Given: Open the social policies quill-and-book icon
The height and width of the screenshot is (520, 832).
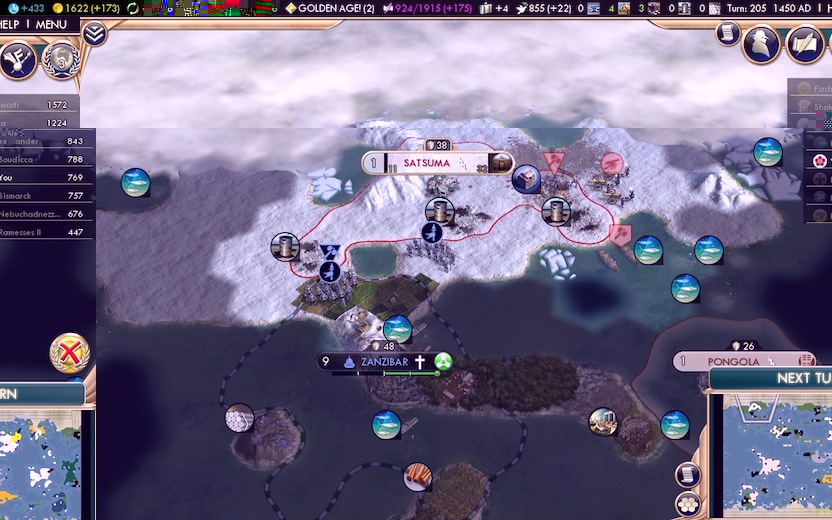Looking at the screenshot, I should click(805, 42).
